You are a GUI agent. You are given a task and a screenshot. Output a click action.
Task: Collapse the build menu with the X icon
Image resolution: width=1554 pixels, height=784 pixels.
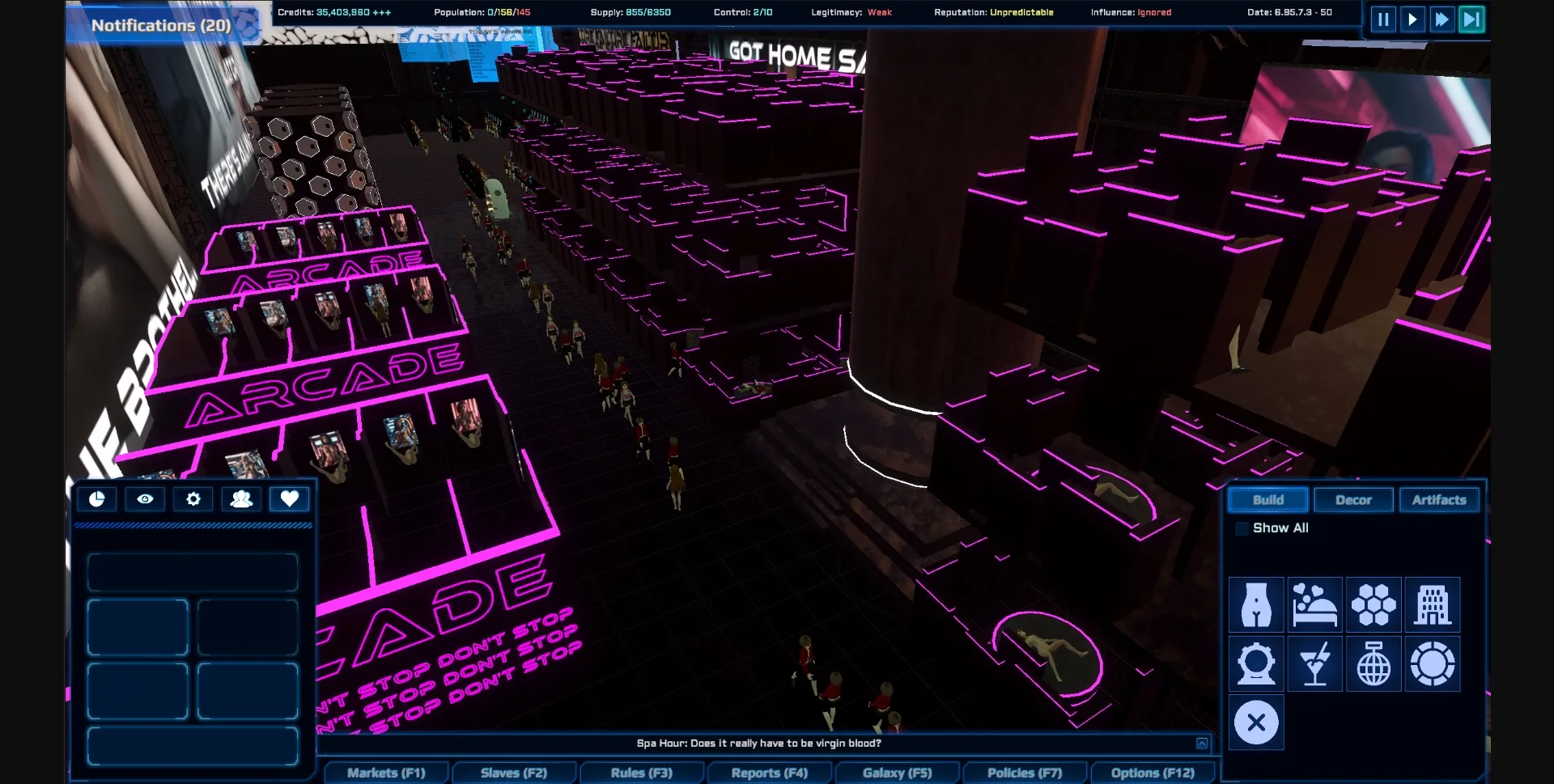coord(1255,722)
